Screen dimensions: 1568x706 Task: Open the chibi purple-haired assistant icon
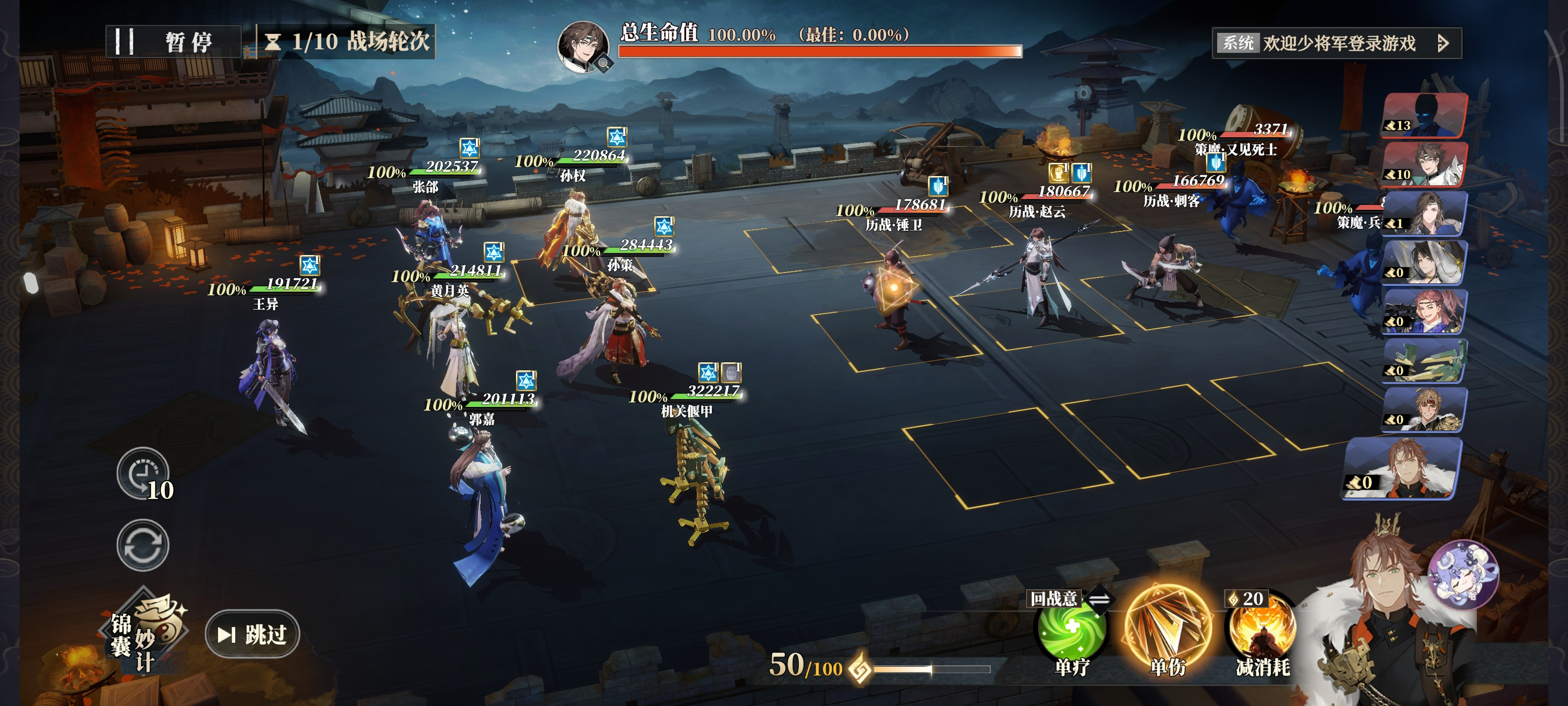(x=1463, y=573)
